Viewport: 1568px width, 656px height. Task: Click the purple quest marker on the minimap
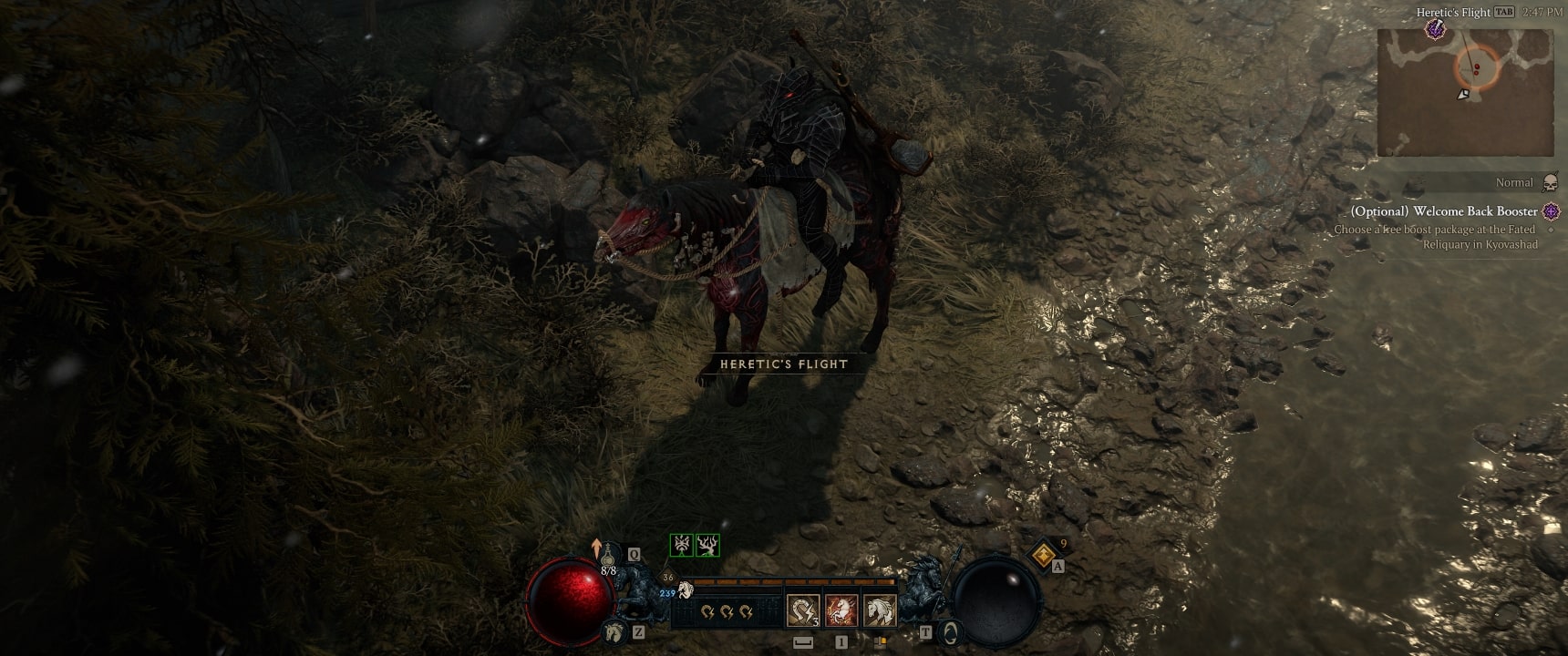pyautogui.click(x=1435, y=30)
